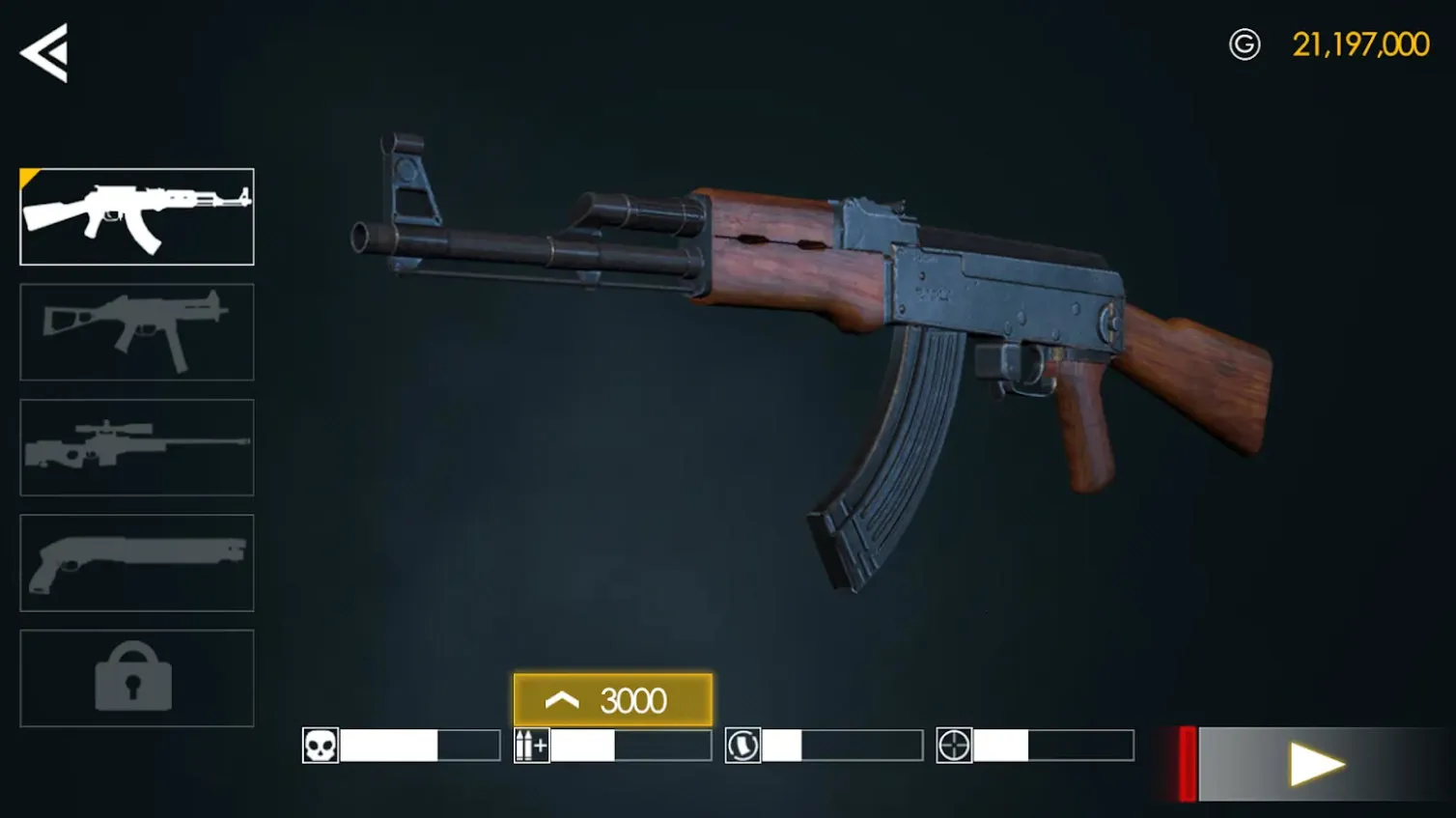Select the sniper rifle slot
This screenshot has width=1456, height=818.
click(x=136, y=447)
